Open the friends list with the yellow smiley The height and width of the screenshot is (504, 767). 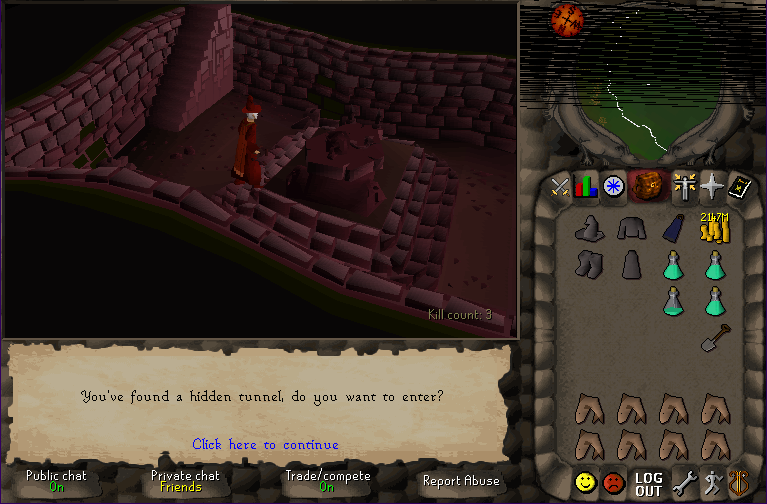tap(585, 483)
